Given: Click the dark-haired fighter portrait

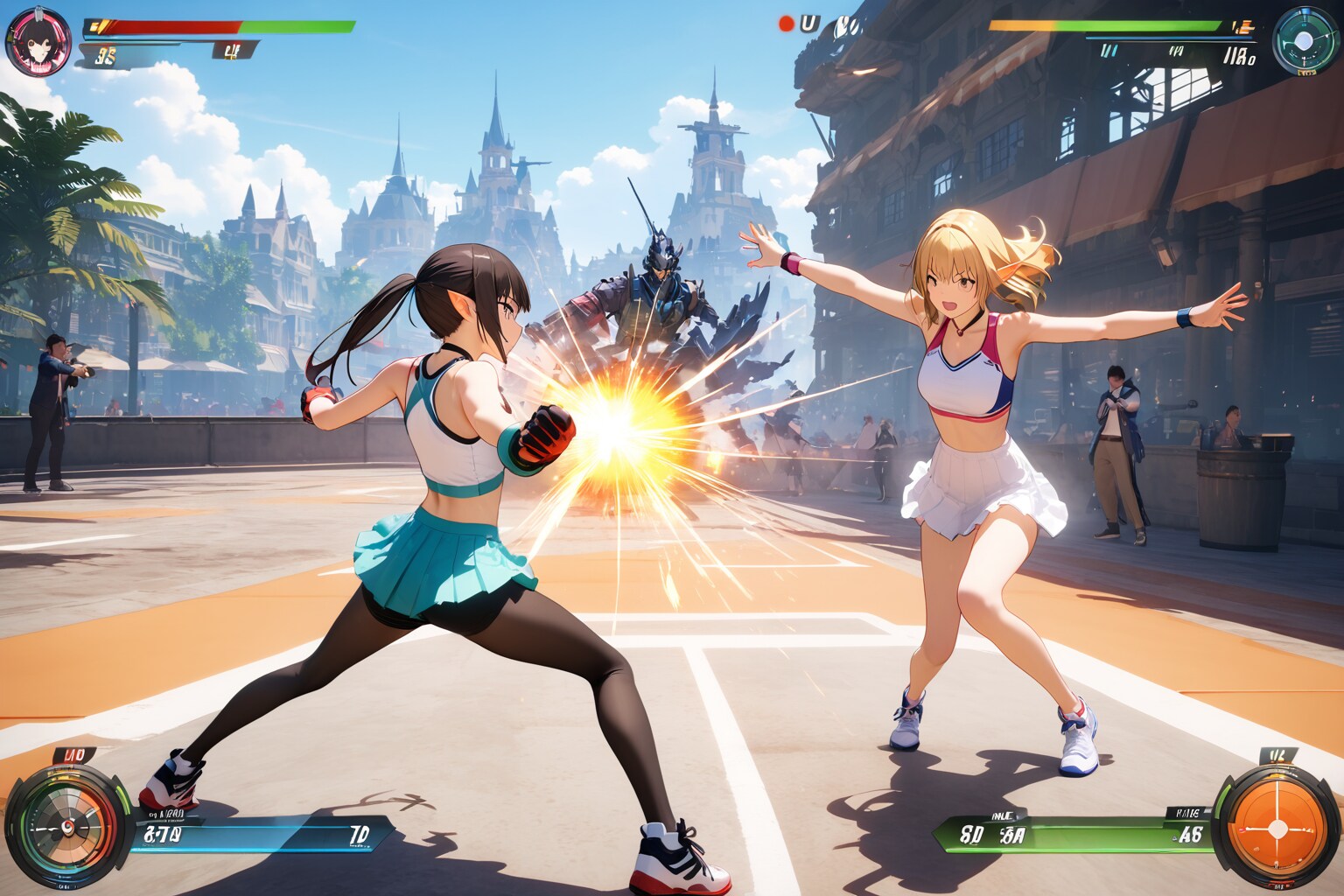Looking at the screenshot, I should point(38,41).
